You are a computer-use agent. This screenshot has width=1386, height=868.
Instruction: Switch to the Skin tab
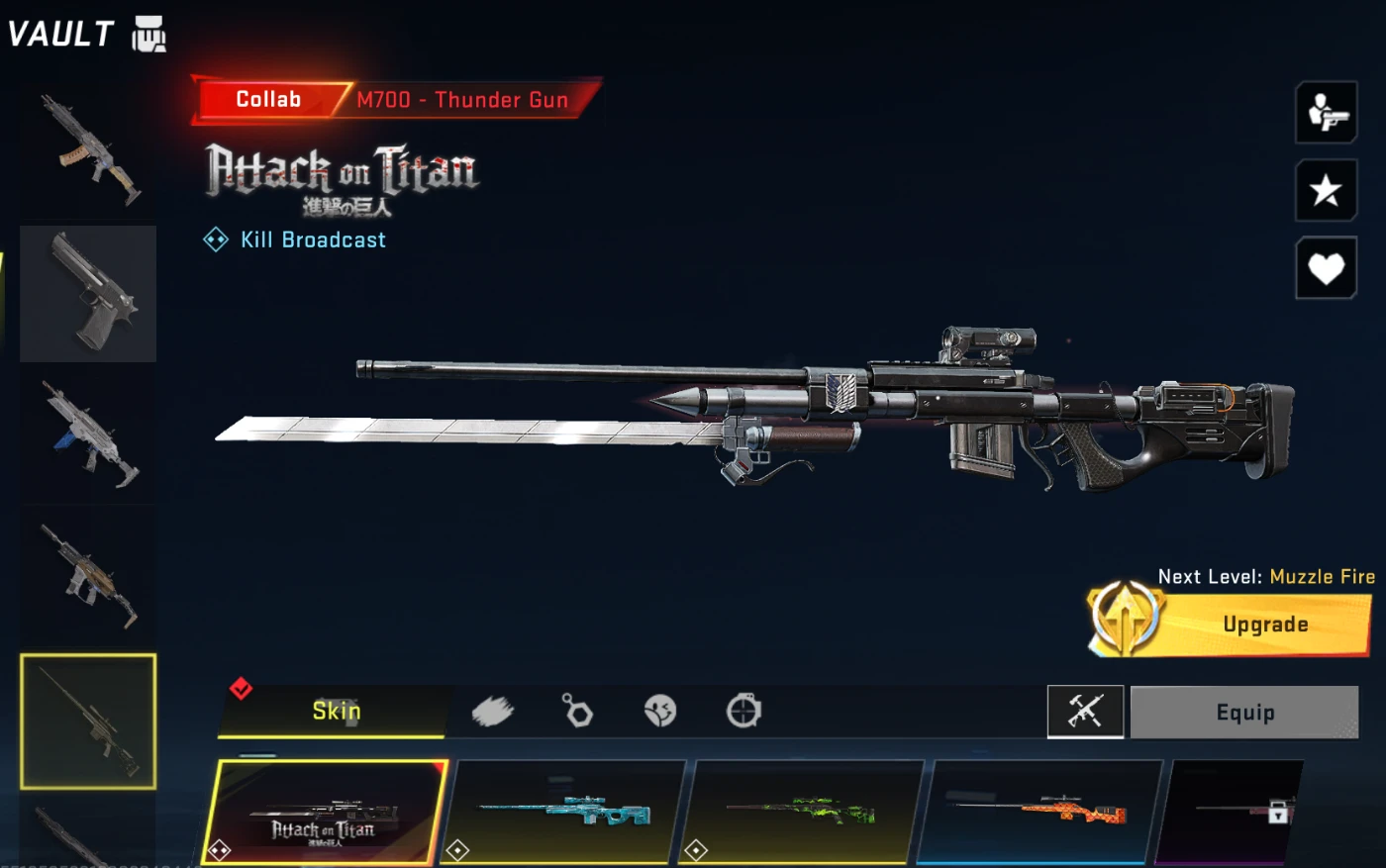pos(335,711)
